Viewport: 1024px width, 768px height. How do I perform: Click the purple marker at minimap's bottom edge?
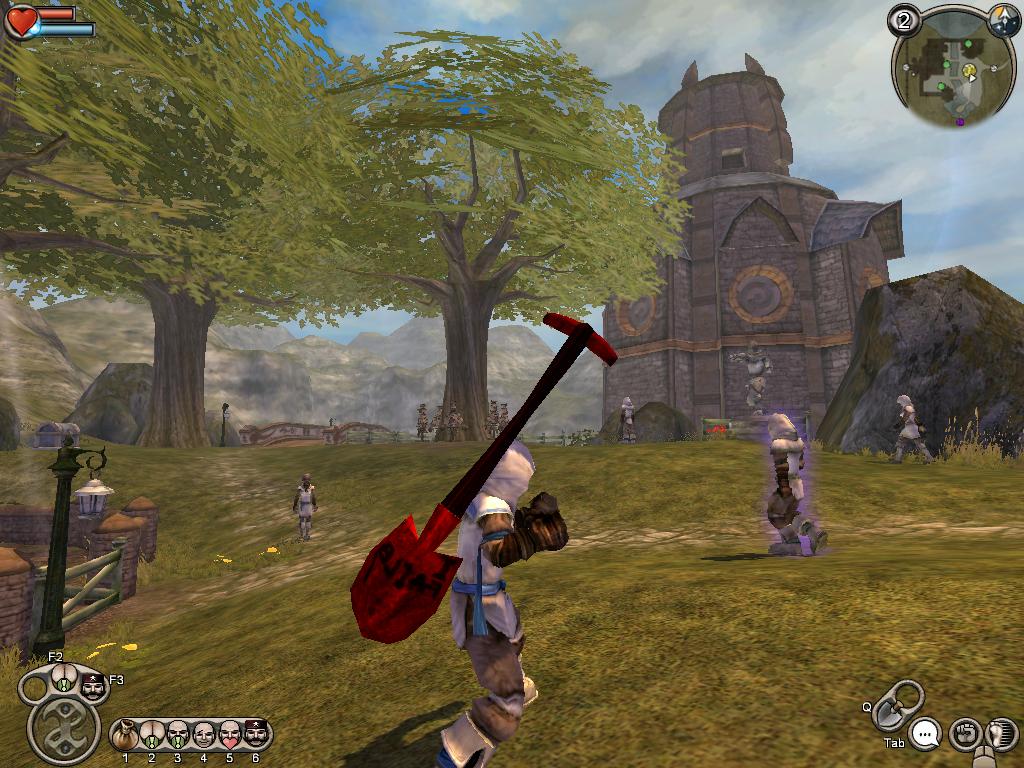[960, 122]
